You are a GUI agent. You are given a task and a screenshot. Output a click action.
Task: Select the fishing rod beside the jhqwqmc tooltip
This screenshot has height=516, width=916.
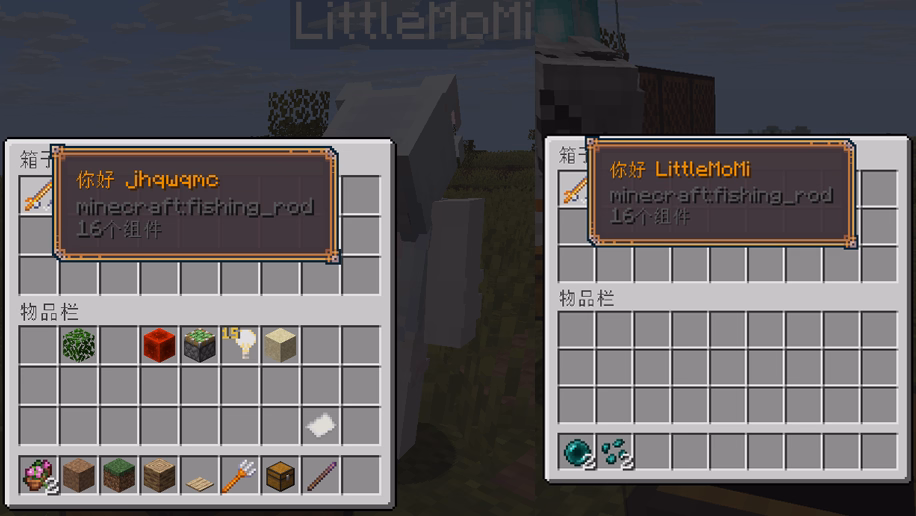(x=37, y=196)
